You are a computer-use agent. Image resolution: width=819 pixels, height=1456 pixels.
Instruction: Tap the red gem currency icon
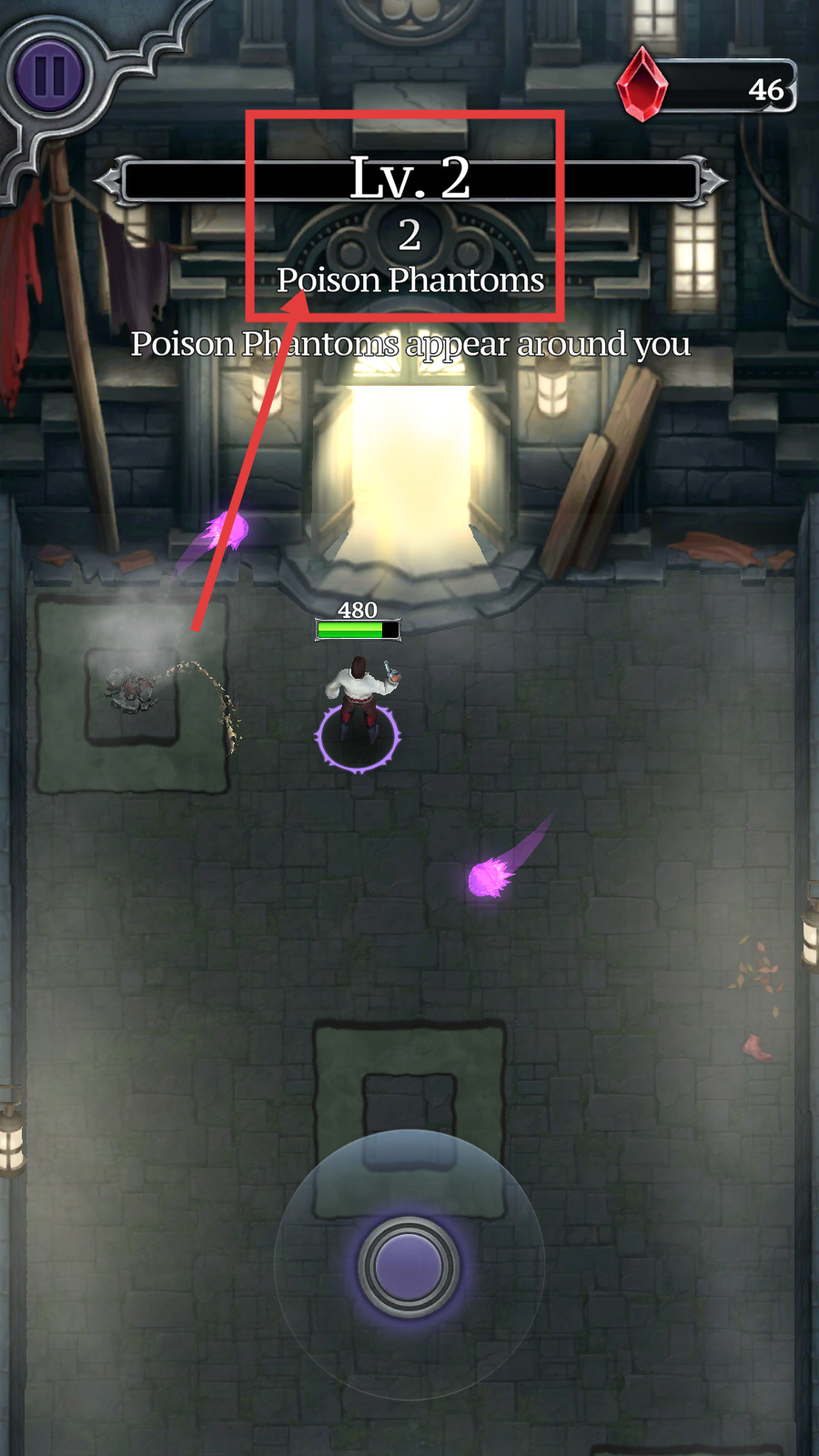click(642, 85)
